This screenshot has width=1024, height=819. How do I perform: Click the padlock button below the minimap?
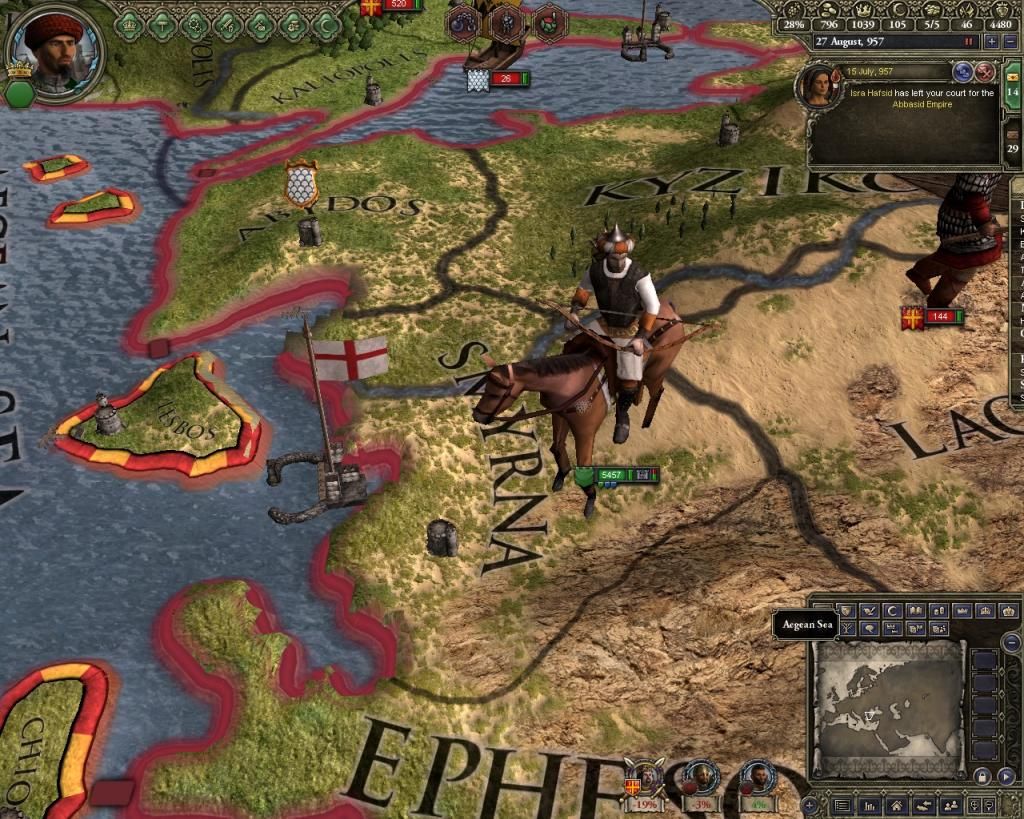click(980, 775)
